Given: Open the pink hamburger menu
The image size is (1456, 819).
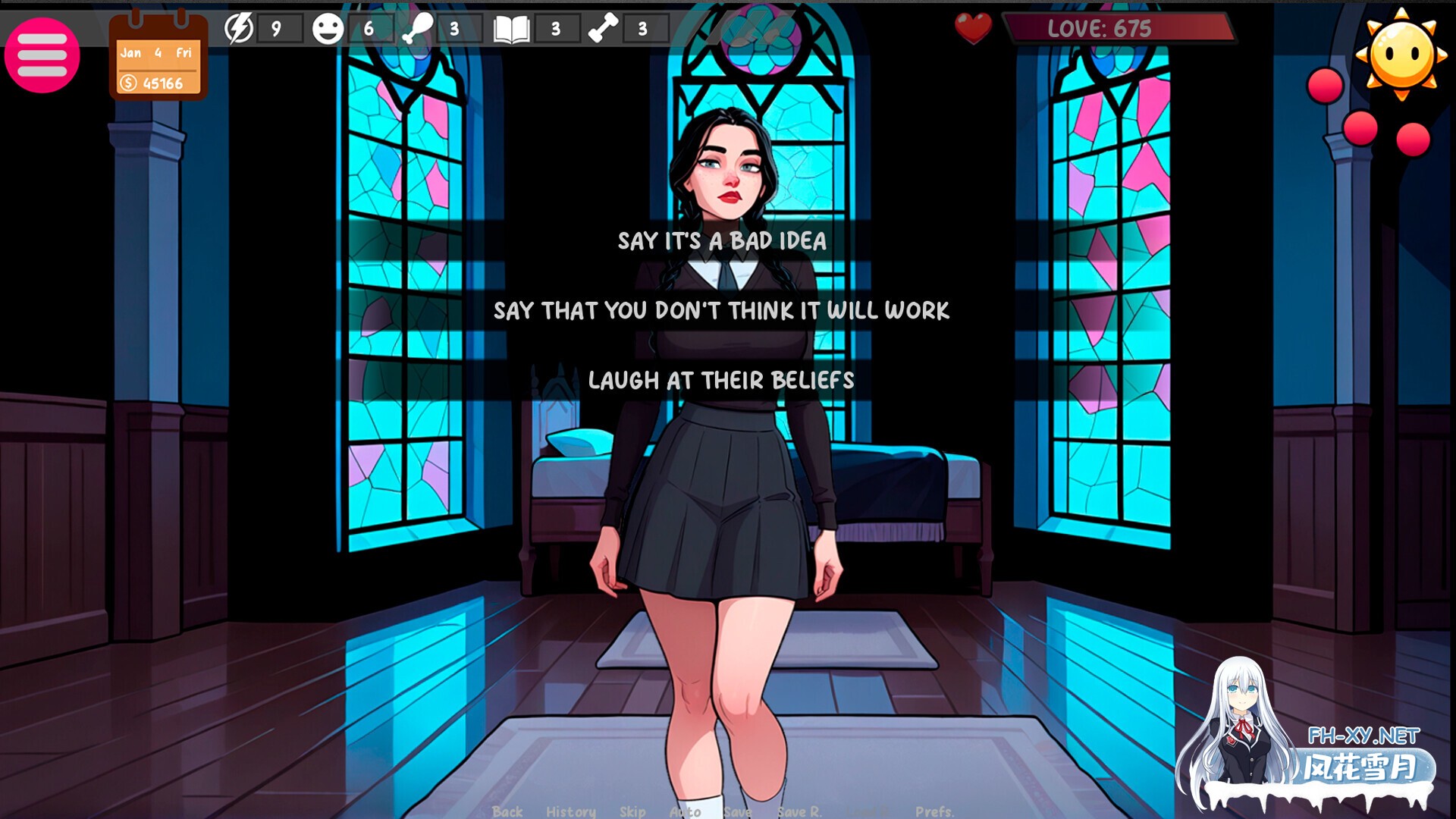Looking at the screenshot, I should coord(42,55).
